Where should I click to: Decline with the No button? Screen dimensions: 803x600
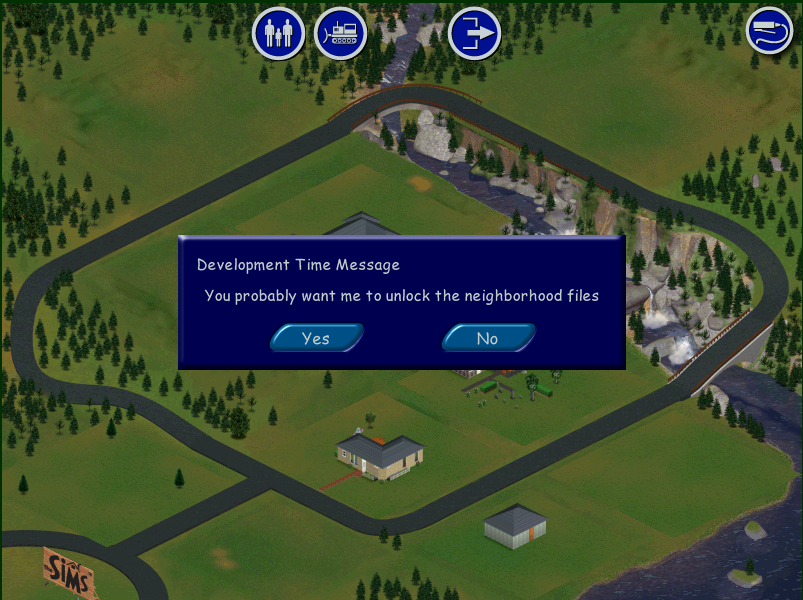[487, 338]
